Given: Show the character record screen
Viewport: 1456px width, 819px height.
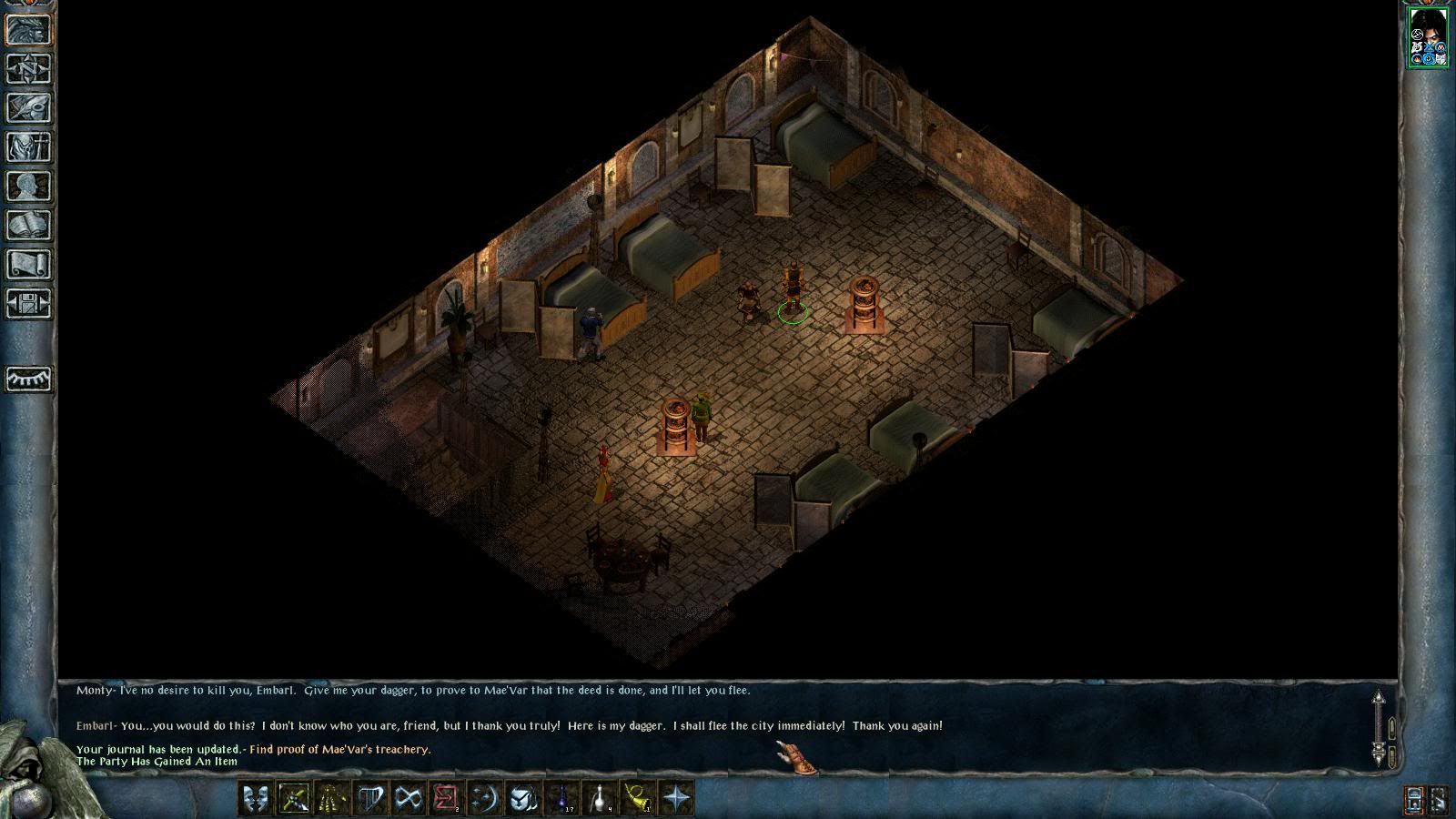Looking at the screenshot, I should (x=29, y=186).
